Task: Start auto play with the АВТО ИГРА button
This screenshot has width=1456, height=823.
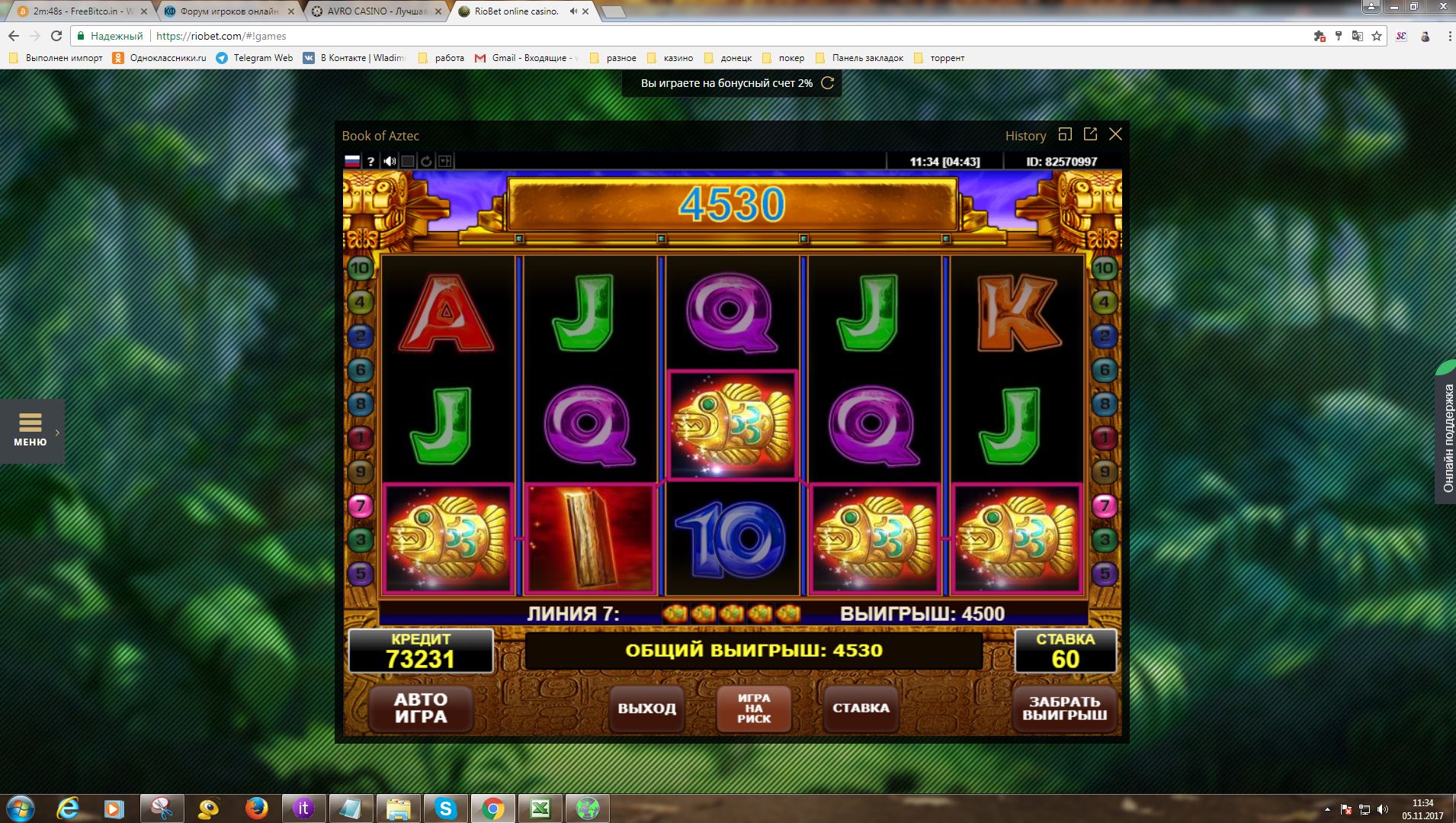Action: 421,708
